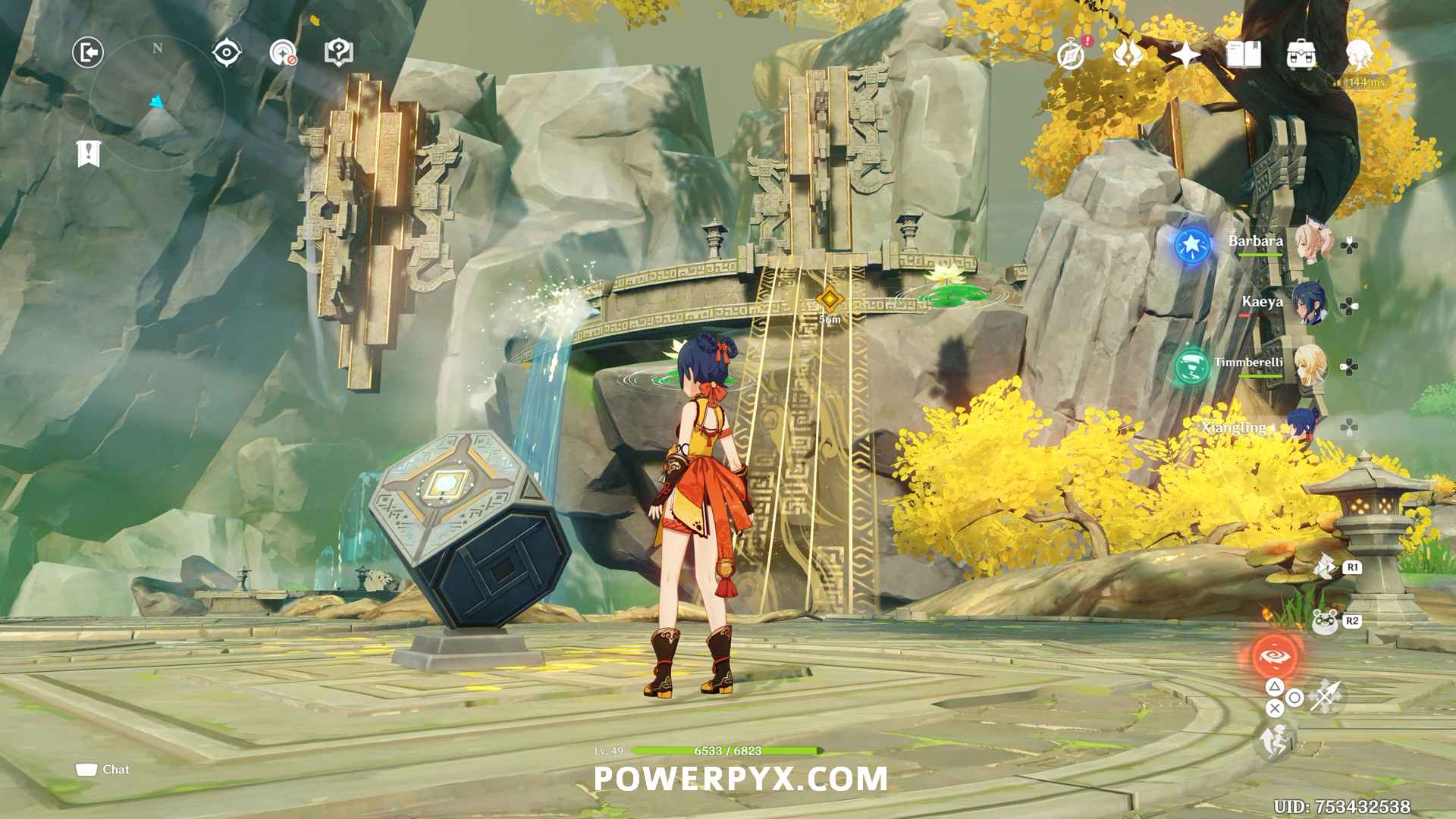1456x819 pixels.
Task: Open the question-mark book tutorial icon
Action: click(x=338, y=53)
